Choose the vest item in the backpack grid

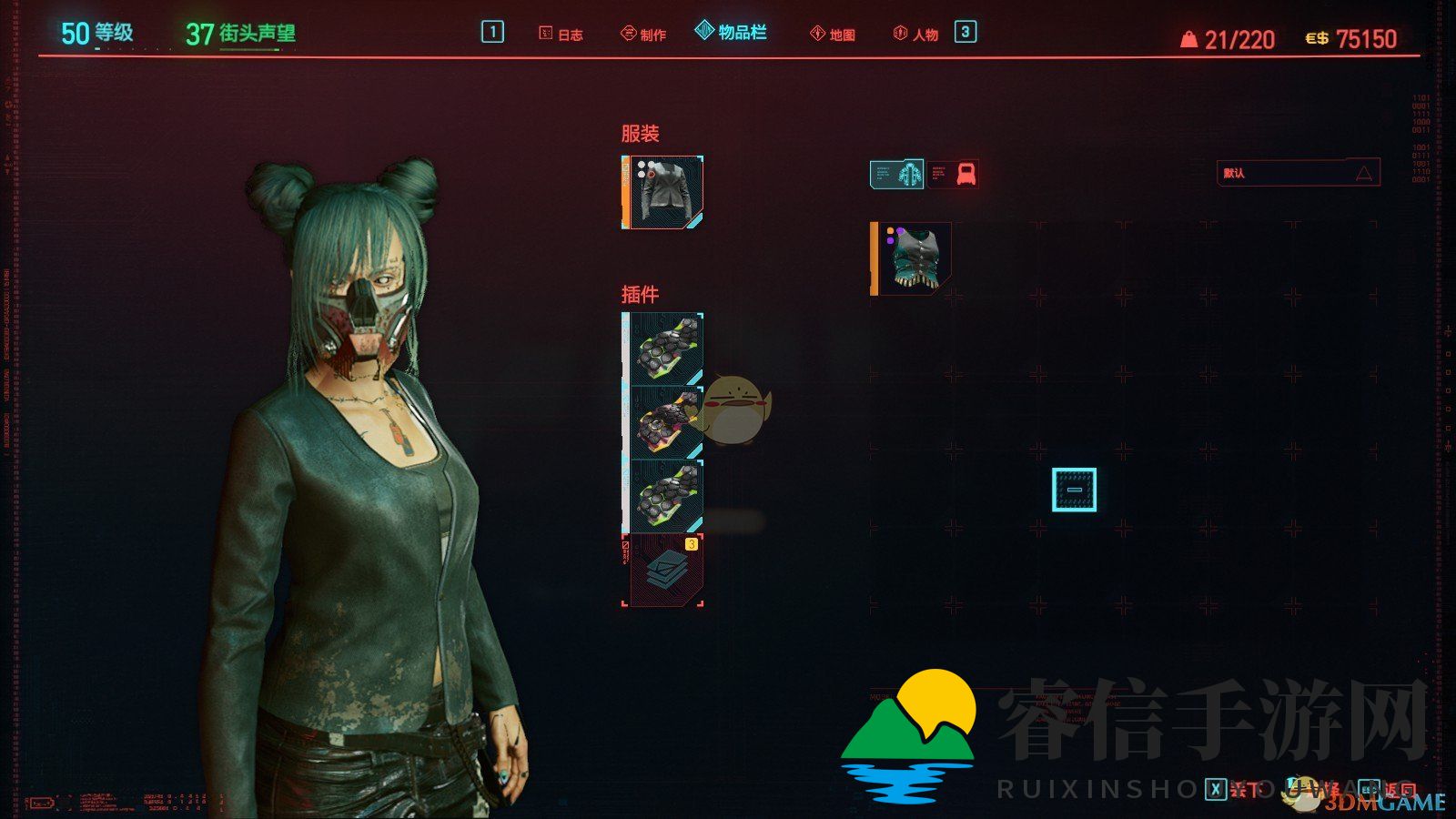(x=912, y=259)
